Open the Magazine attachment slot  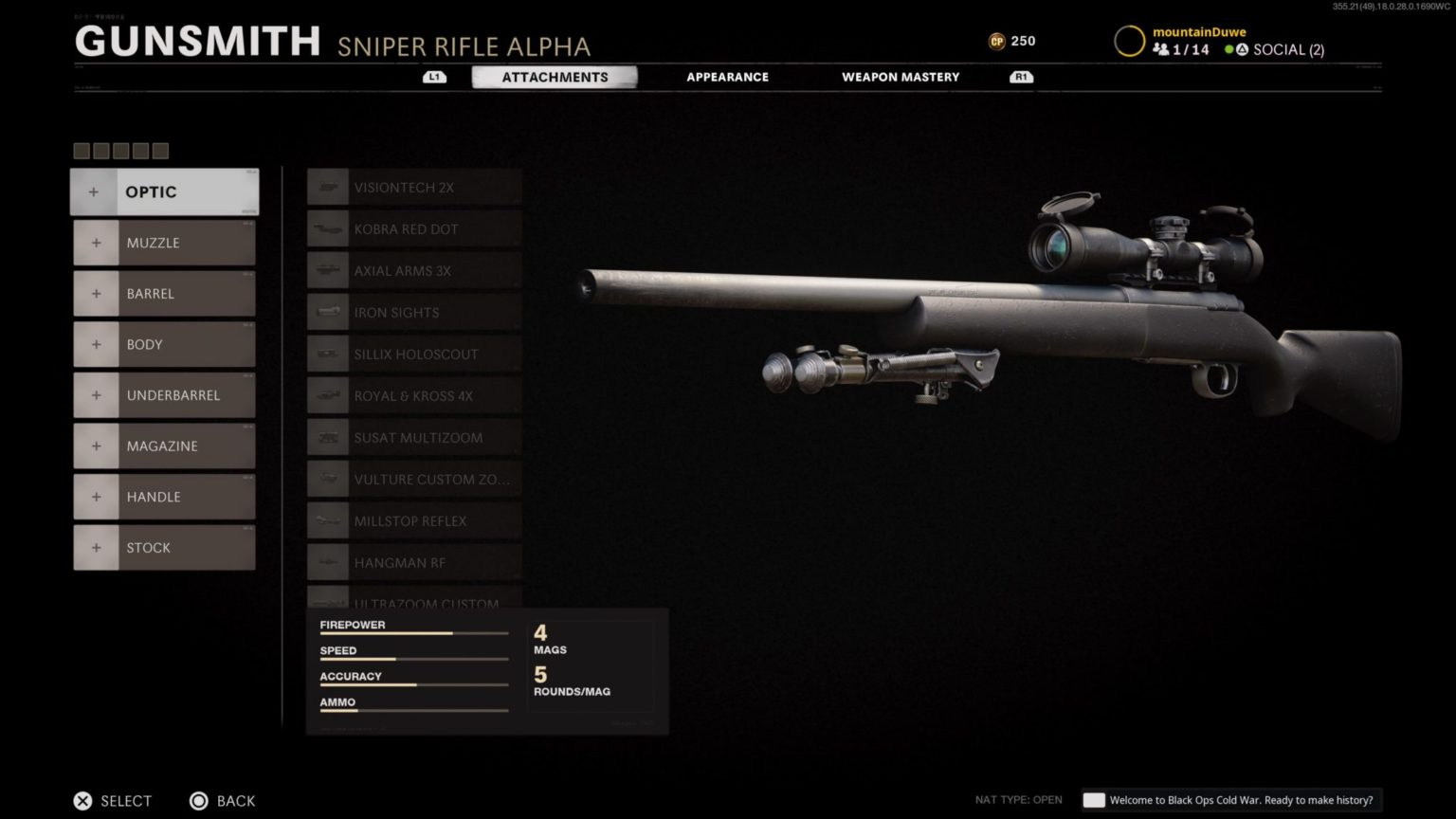pyautogui.click(x=164, y=446)
